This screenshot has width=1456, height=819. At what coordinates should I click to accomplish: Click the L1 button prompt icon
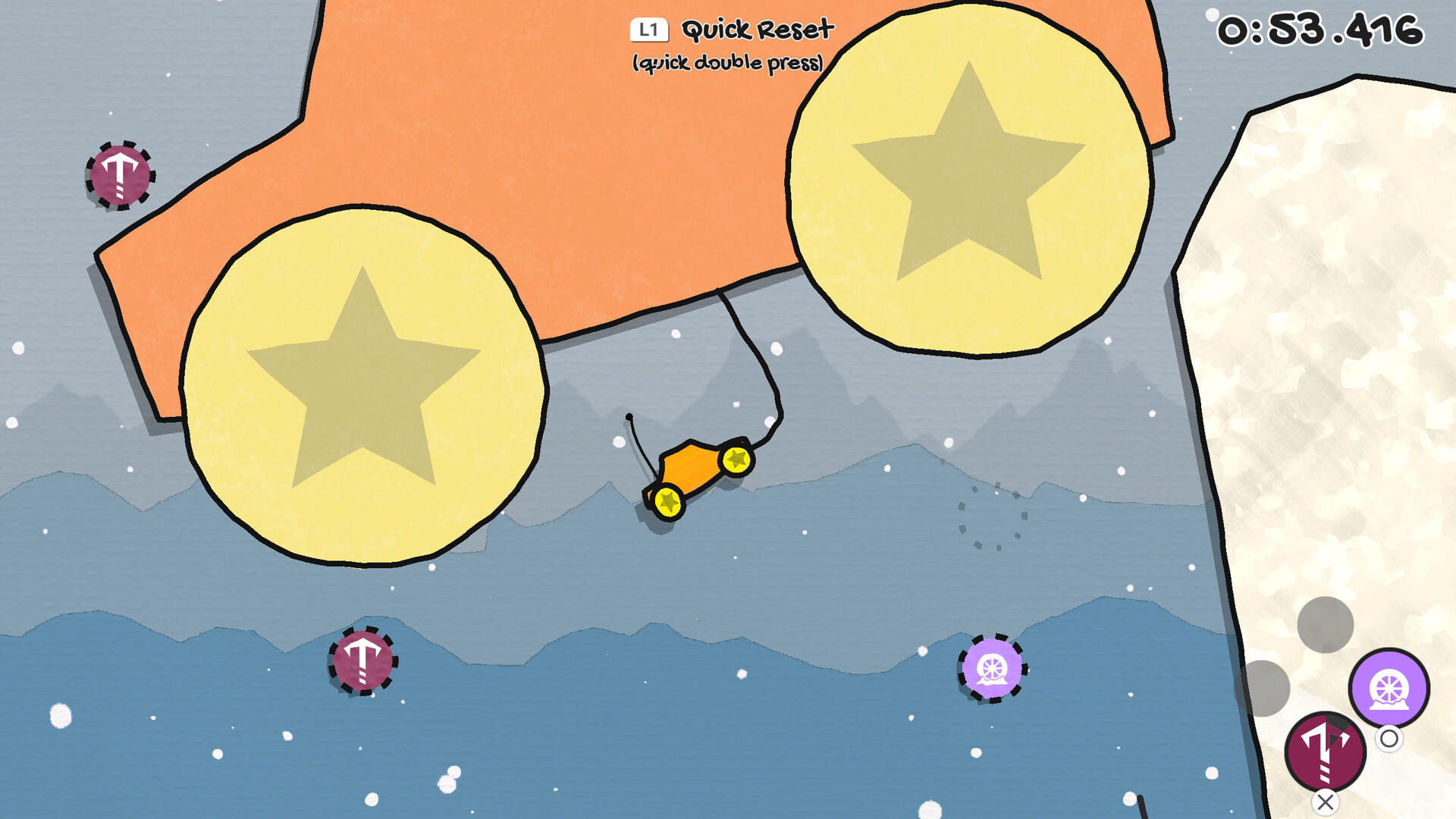648,30
